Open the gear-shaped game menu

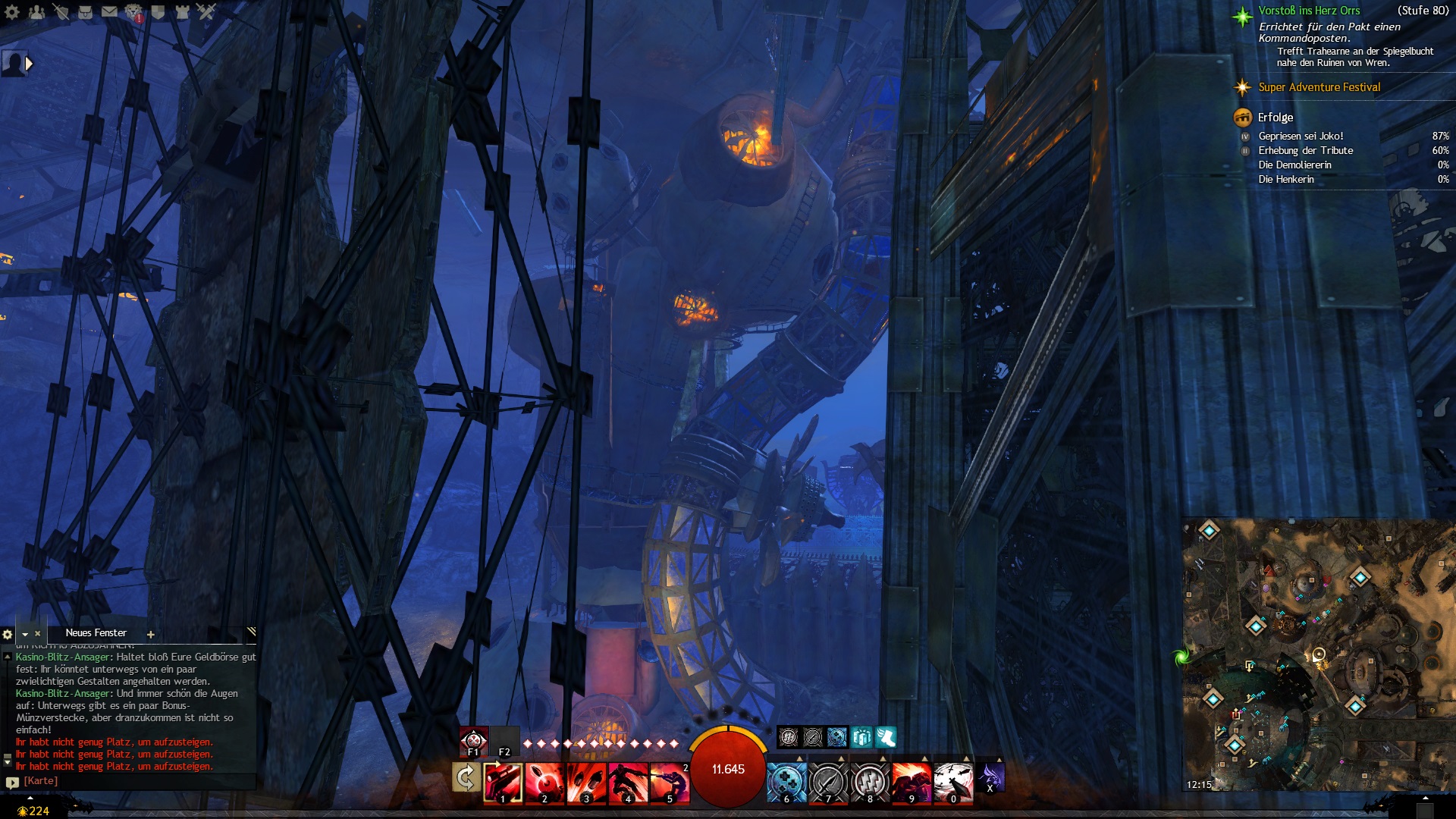point(12,11)
